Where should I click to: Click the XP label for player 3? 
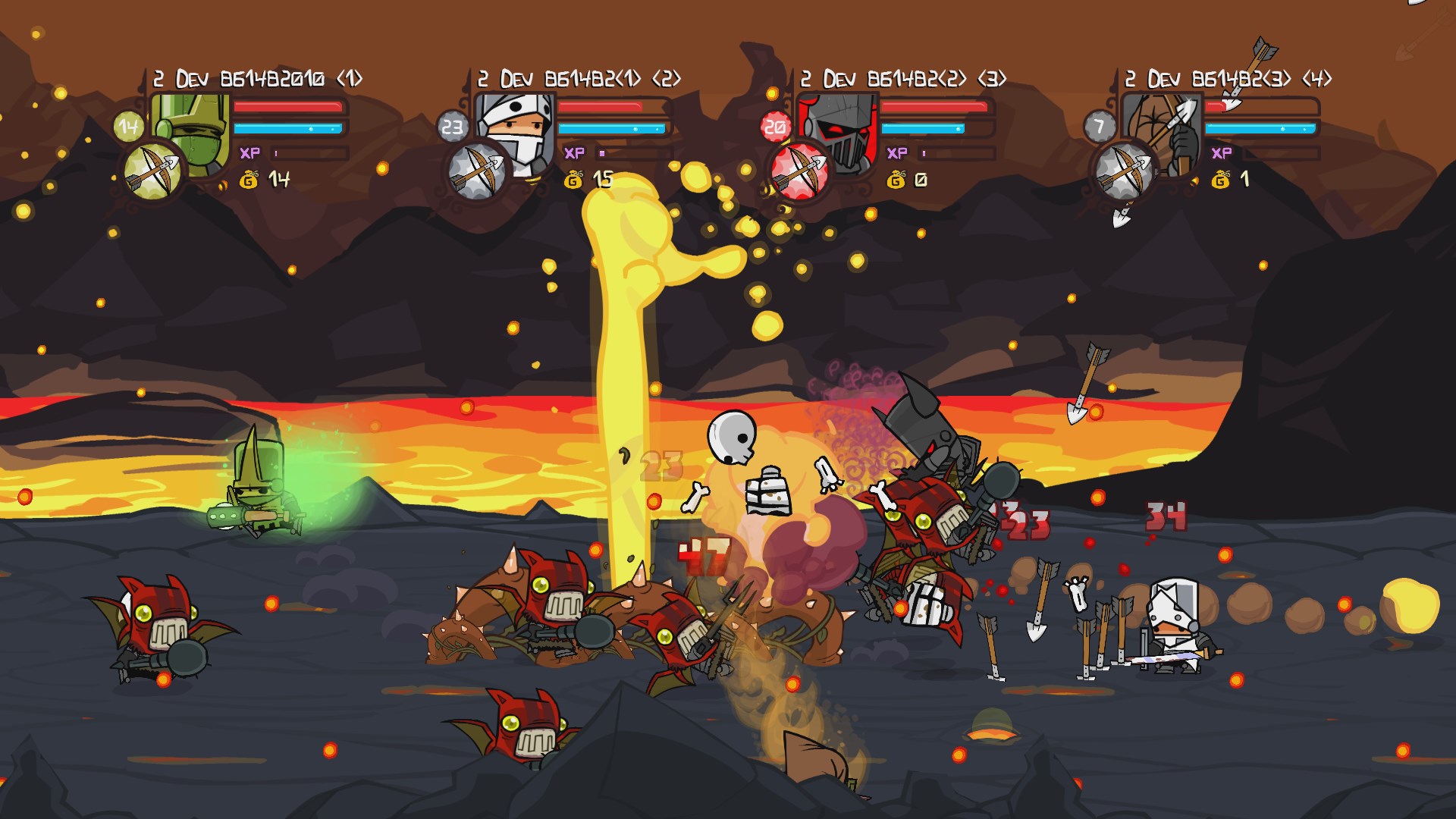coord(898,153)
